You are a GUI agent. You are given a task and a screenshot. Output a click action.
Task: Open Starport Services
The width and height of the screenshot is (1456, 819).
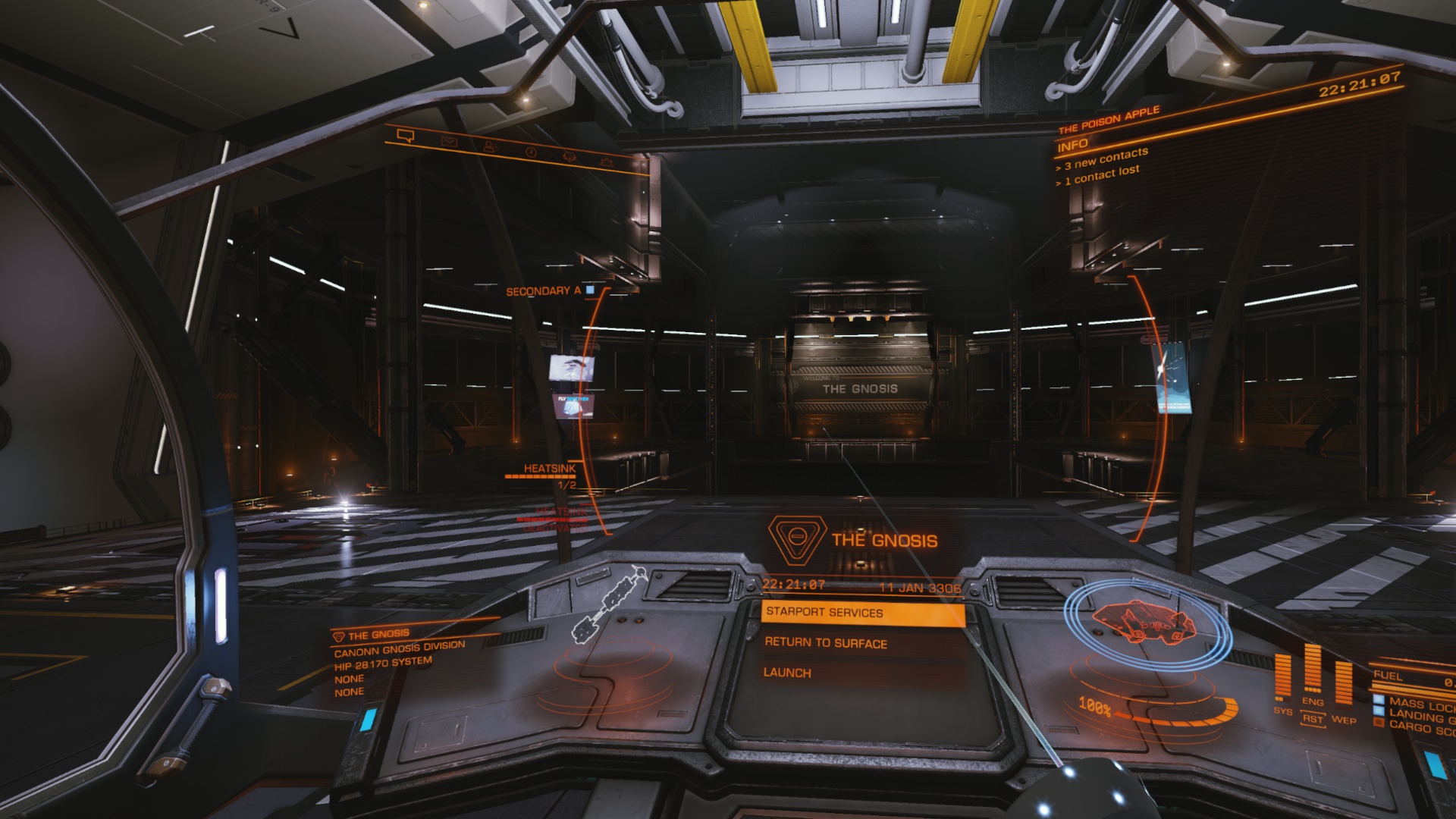[862, 613]
